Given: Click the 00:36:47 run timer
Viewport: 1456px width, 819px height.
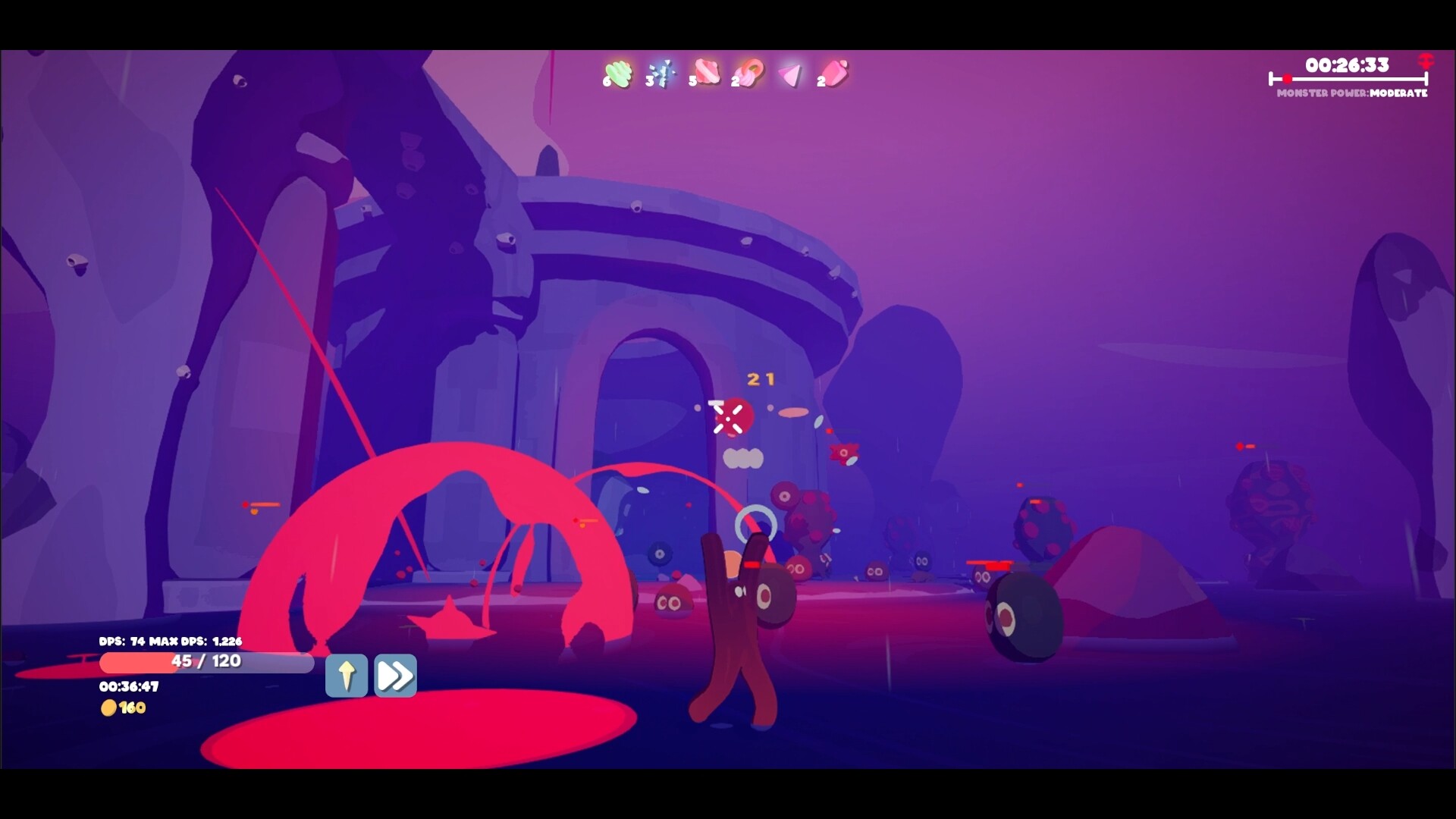Looking at the screenshot, I should (x=130, y=686).
